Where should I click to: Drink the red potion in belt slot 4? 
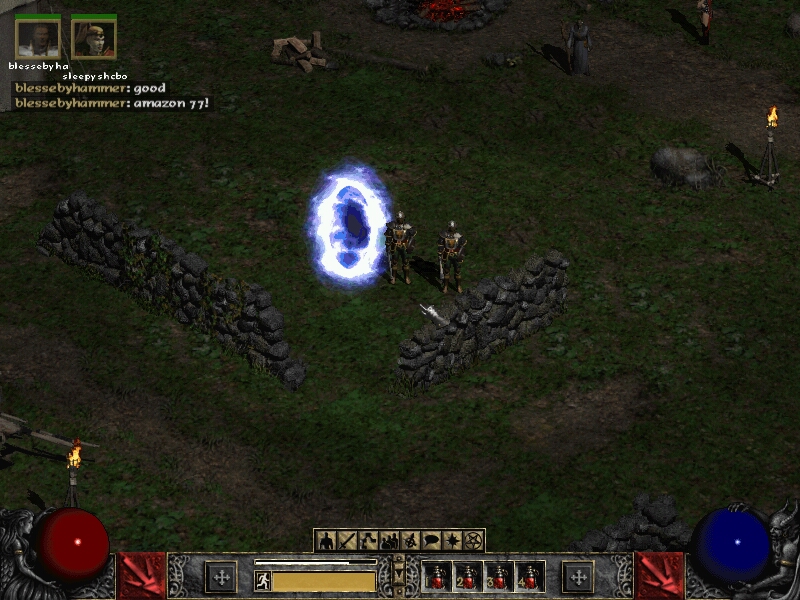[x=529, y=577]
